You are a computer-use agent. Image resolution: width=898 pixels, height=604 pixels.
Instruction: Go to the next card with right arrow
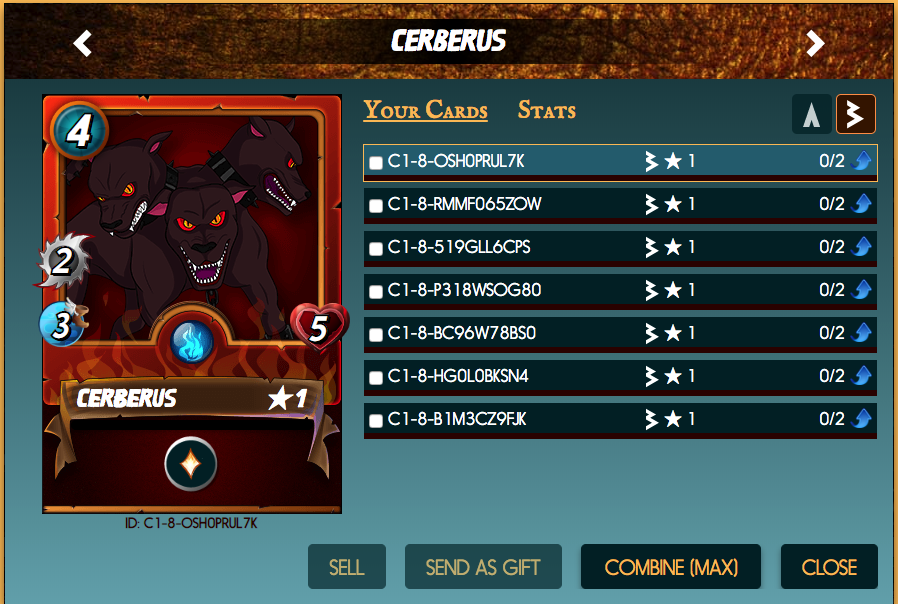[815, 43]
